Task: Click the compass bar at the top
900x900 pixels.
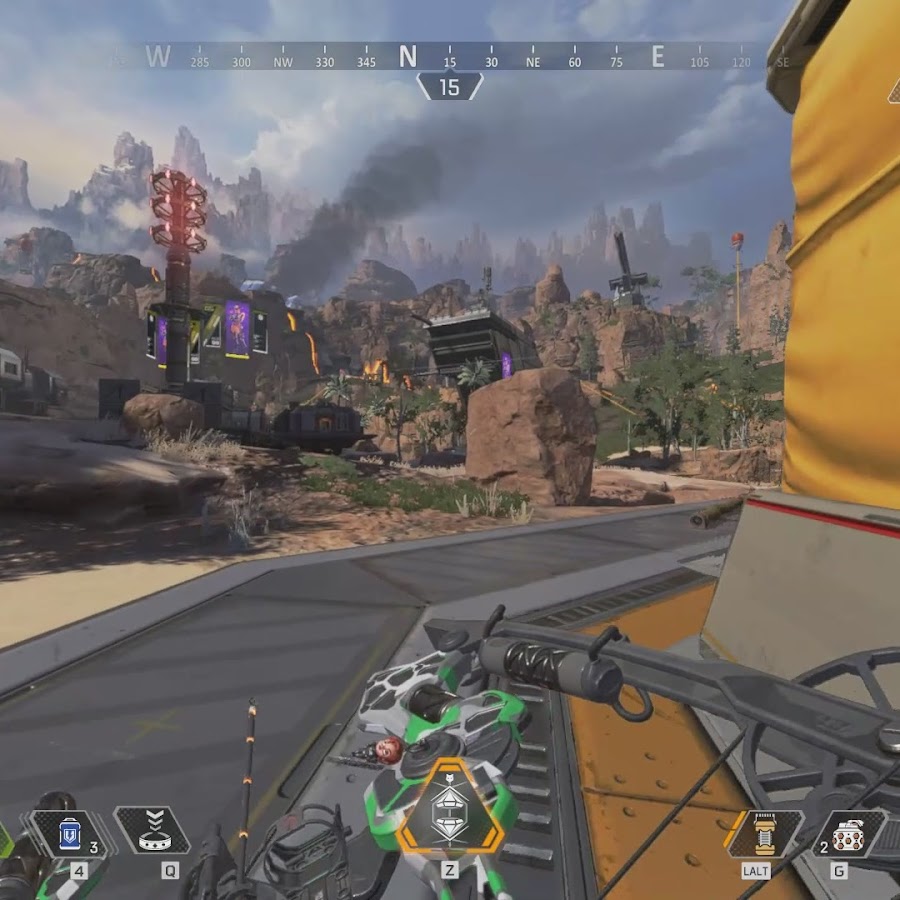Action: (x=449, y=58)
